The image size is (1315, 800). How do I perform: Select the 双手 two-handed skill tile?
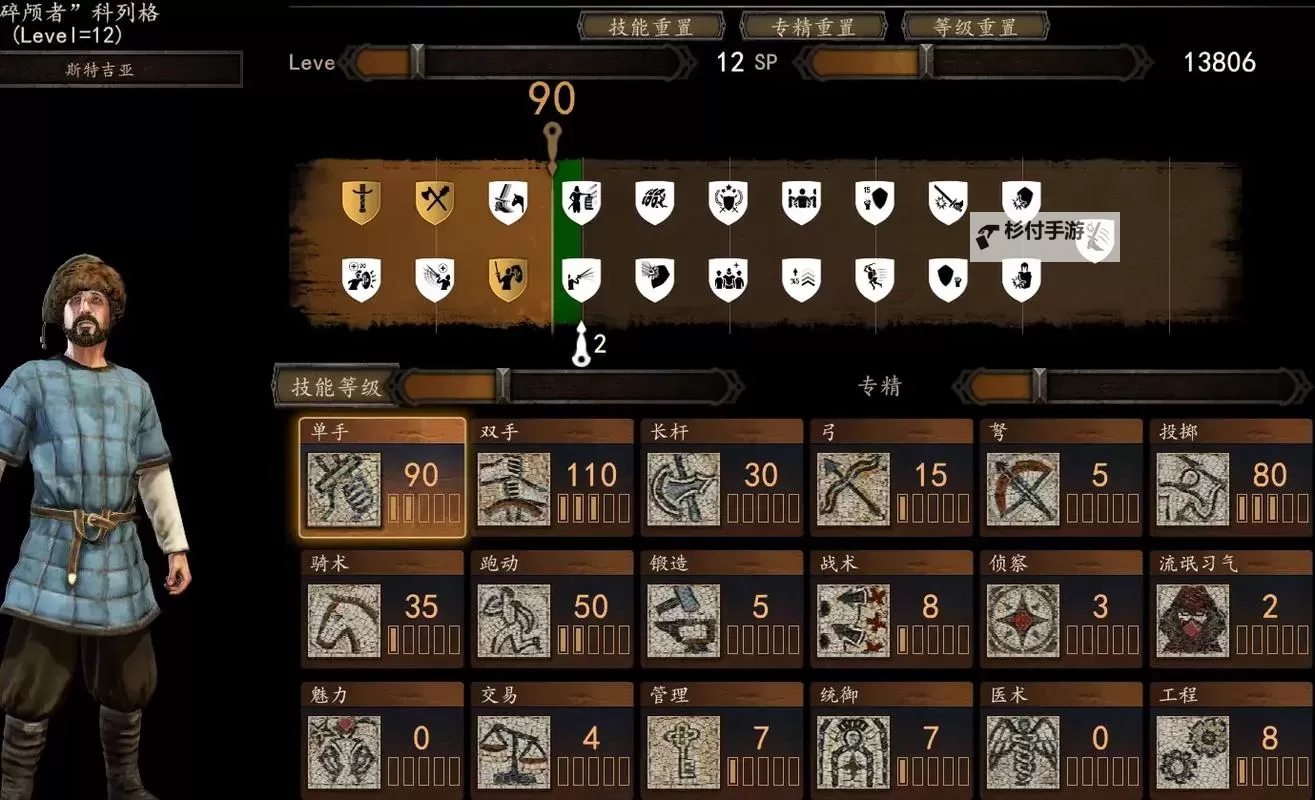(553, 479)
